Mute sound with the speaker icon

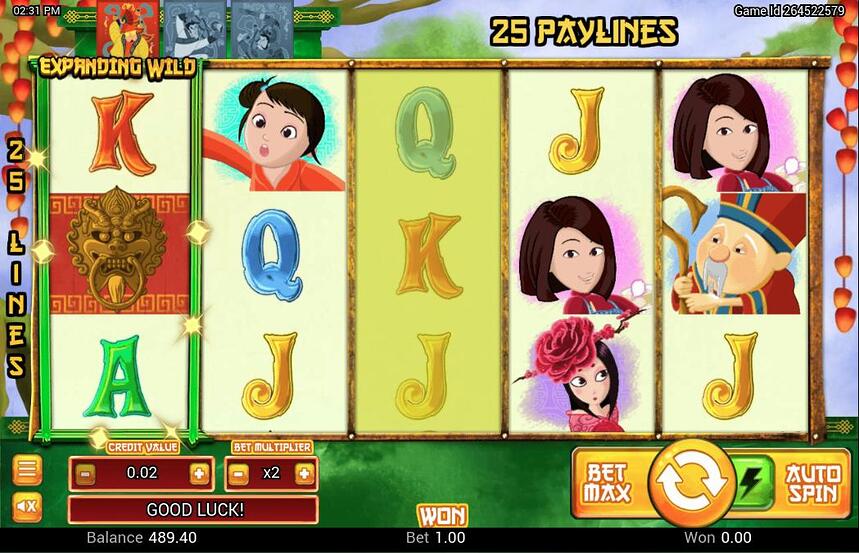27,507
